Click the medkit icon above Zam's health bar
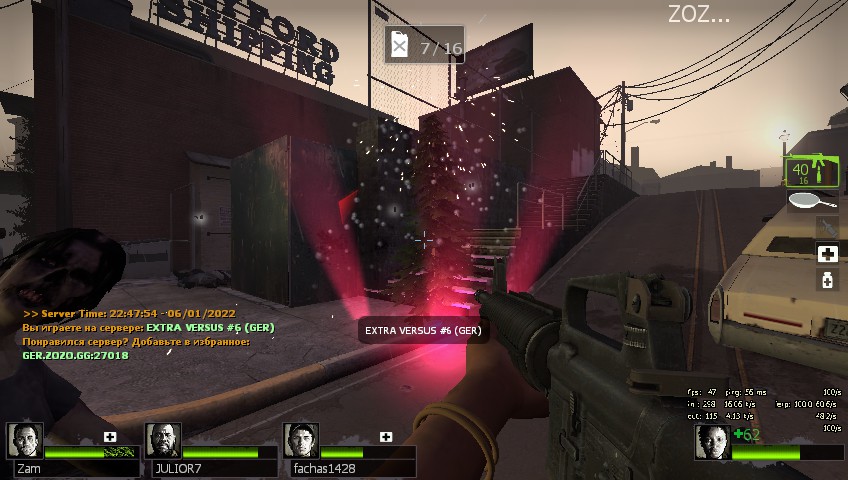This screenshot has width=848, height=480. click(x=110, y=437)
